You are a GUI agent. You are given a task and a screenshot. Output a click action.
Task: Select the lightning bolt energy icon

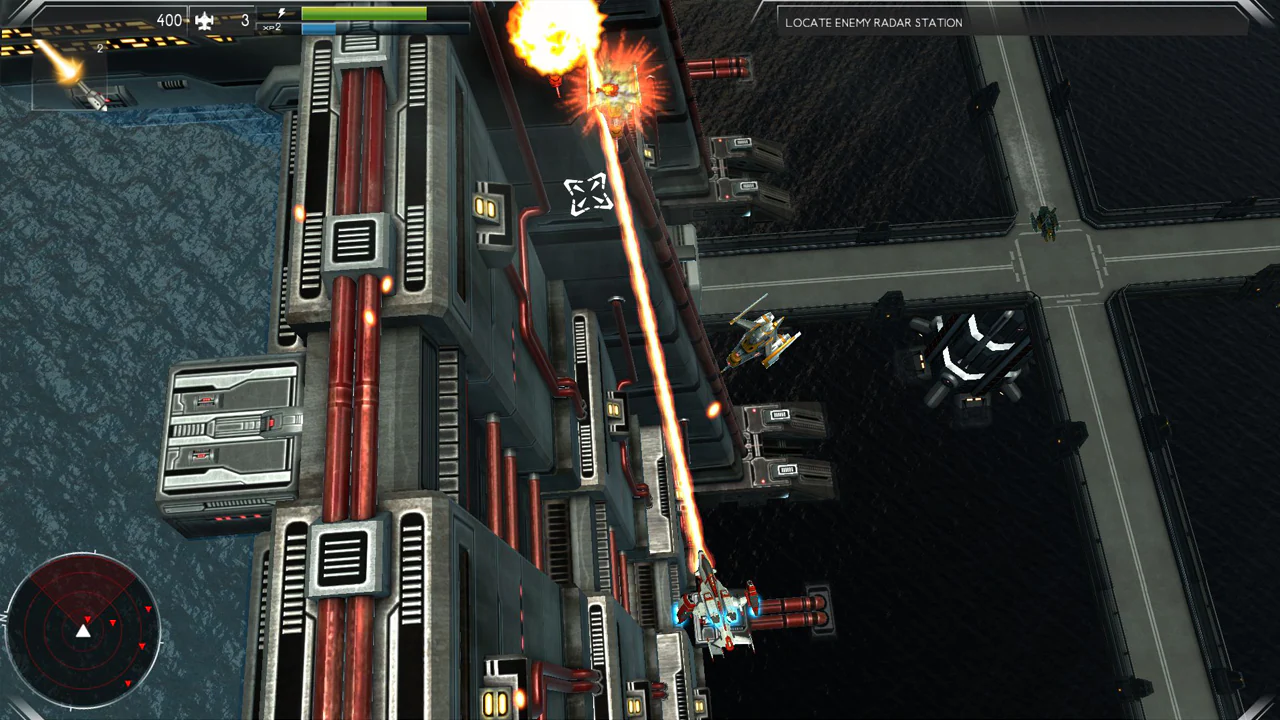pyautogui.click(x=281, y=14)
